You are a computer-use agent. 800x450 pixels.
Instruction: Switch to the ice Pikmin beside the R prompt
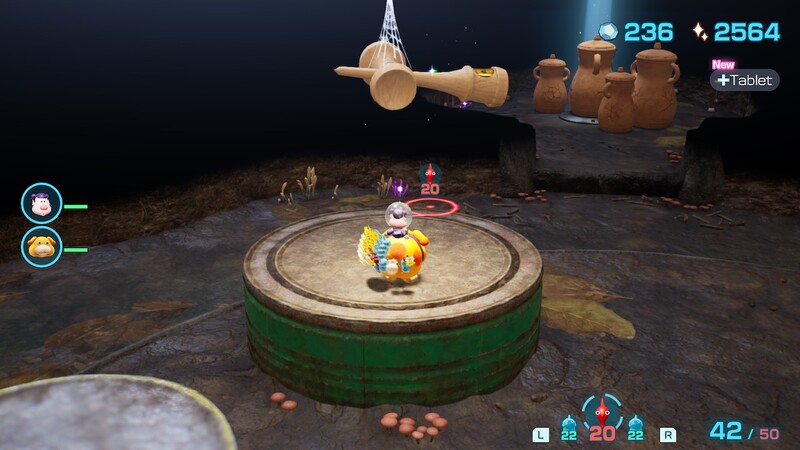pos(636,426)
